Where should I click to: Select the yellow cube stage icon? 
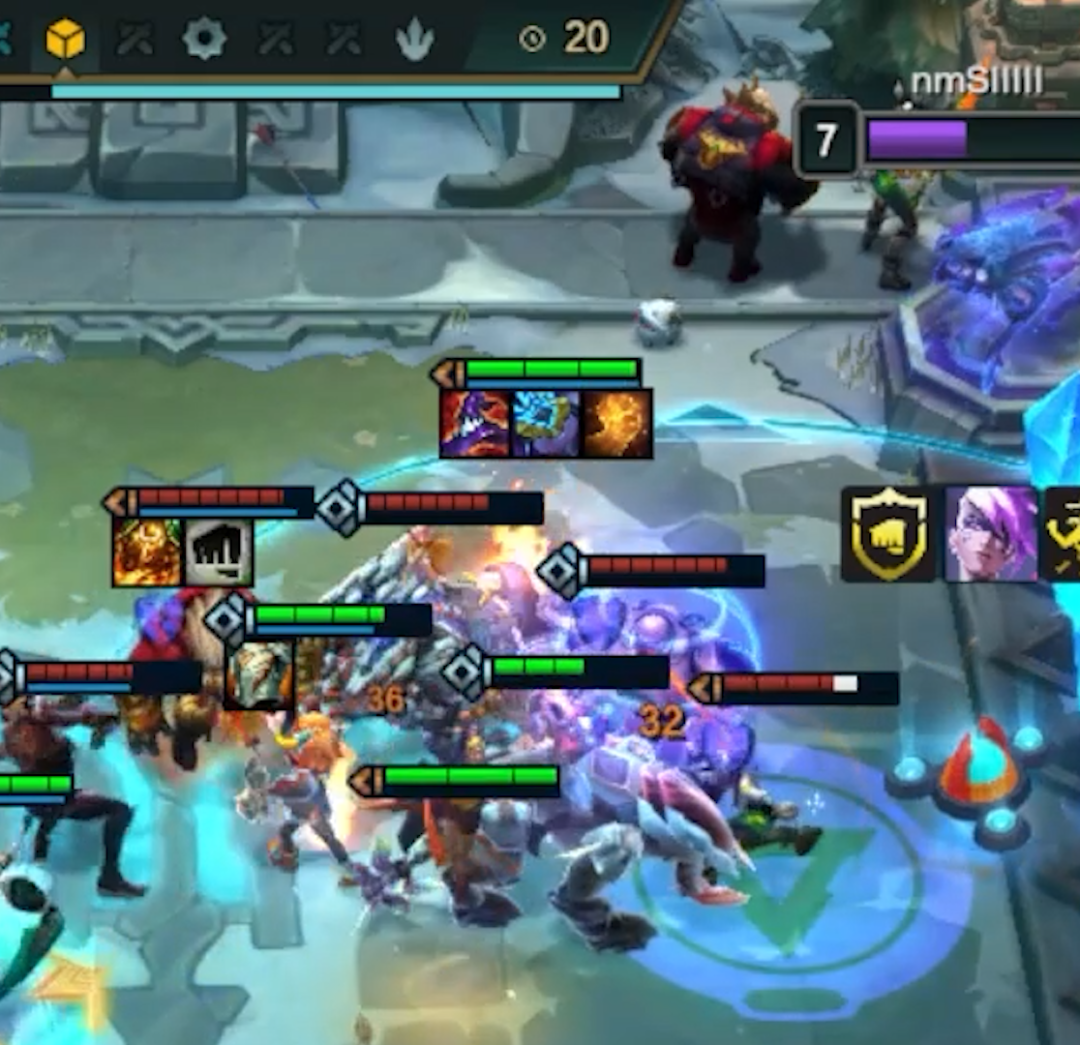click(x=65, y=39)
